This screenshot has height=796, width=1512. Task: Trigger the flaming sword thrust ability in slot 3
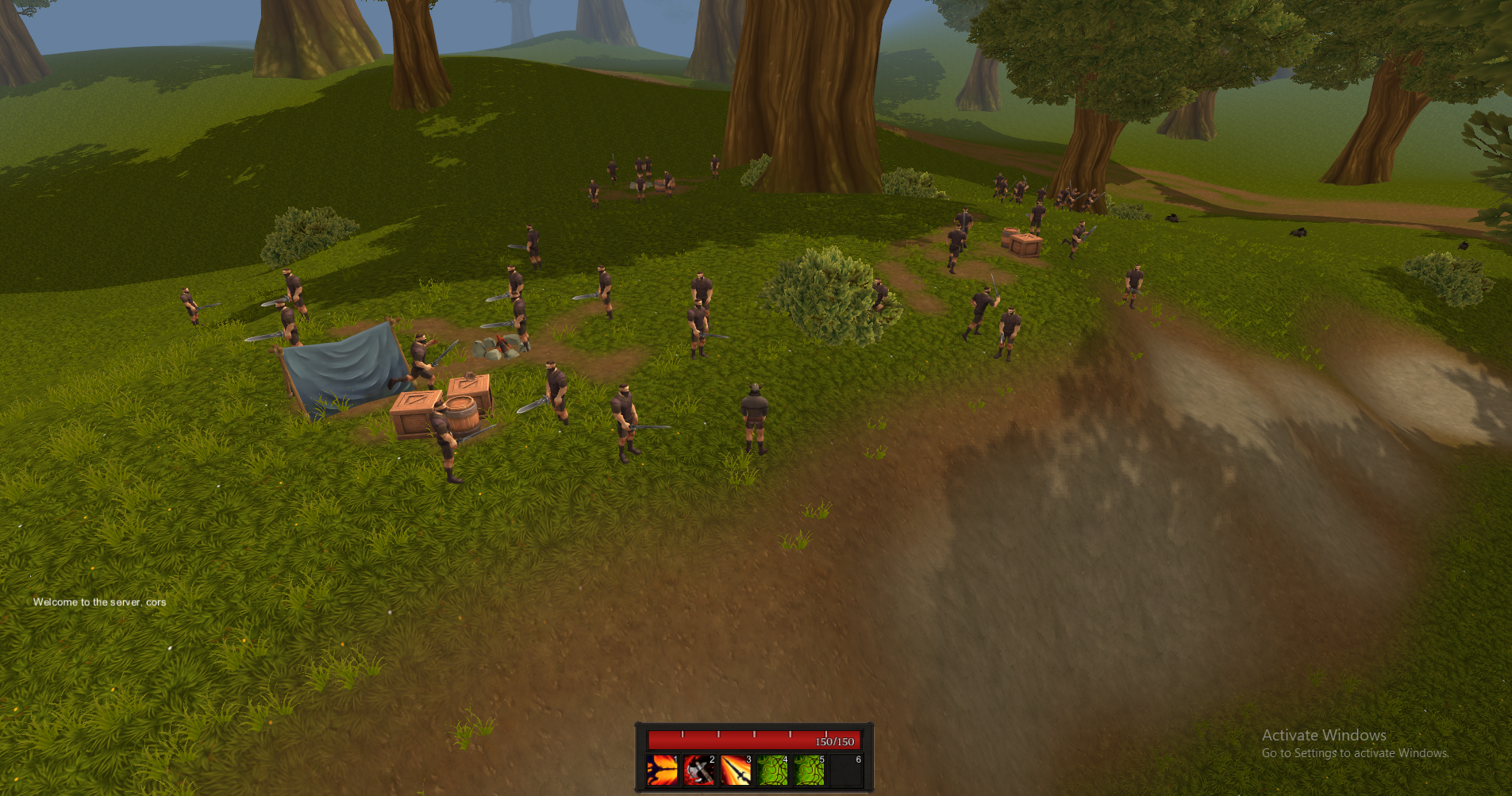pyautogui.click(x=736, y=770)
